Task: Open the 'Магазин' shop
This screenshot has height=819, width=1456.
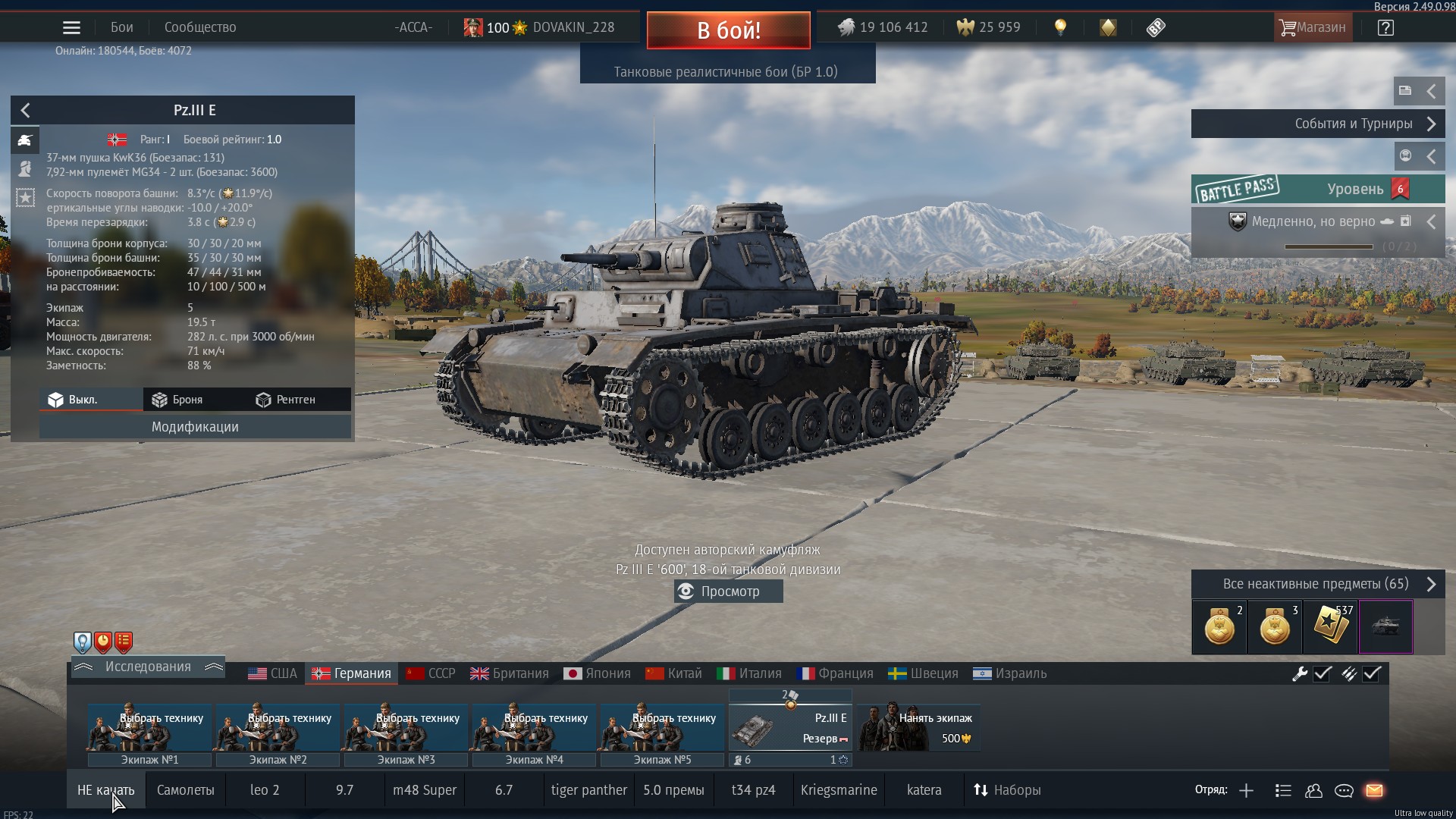Action: [1312, 27]
